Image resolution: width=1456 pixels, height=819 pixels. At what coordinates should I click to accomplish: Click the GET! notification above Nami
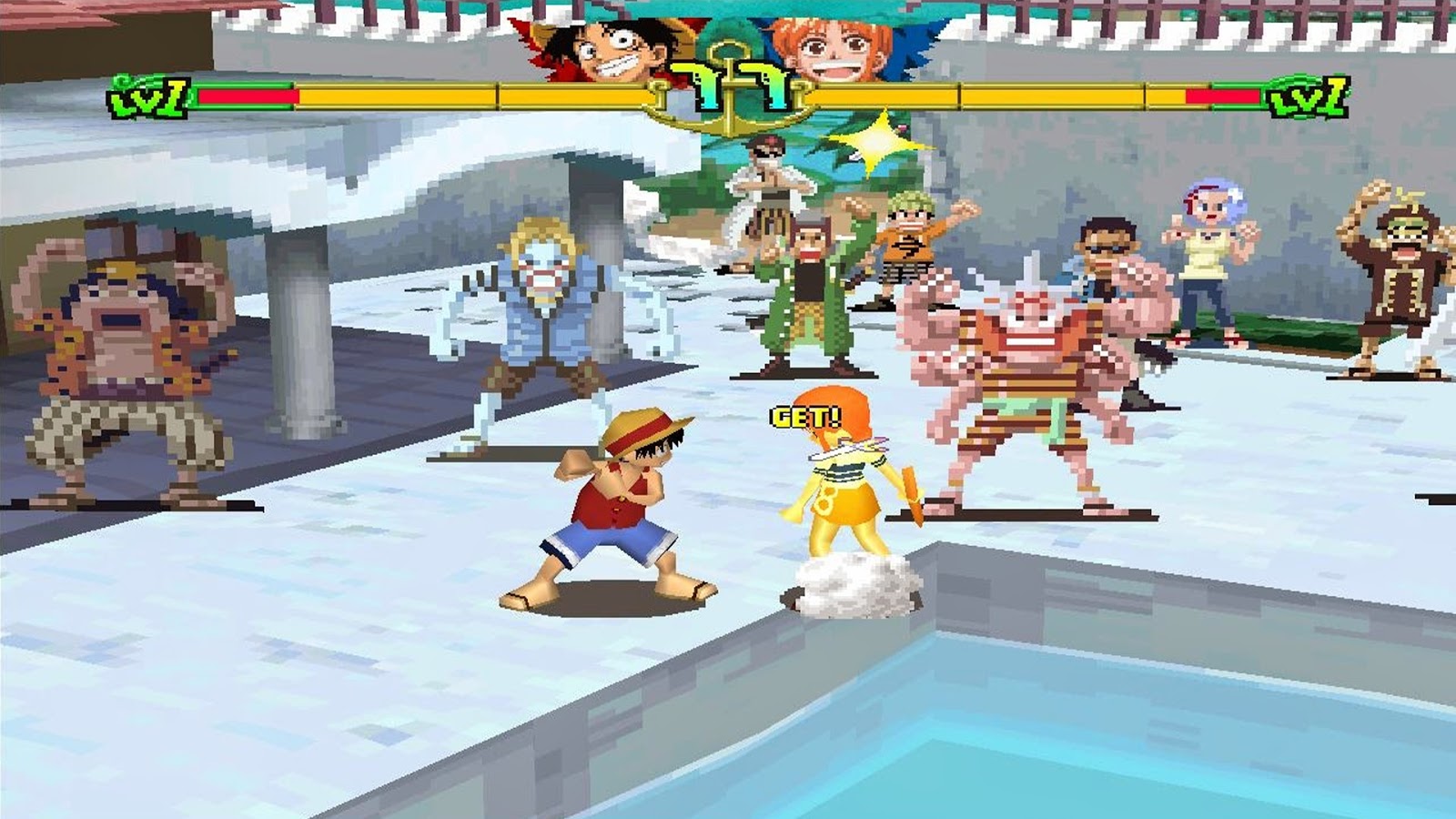pos(805,415)
